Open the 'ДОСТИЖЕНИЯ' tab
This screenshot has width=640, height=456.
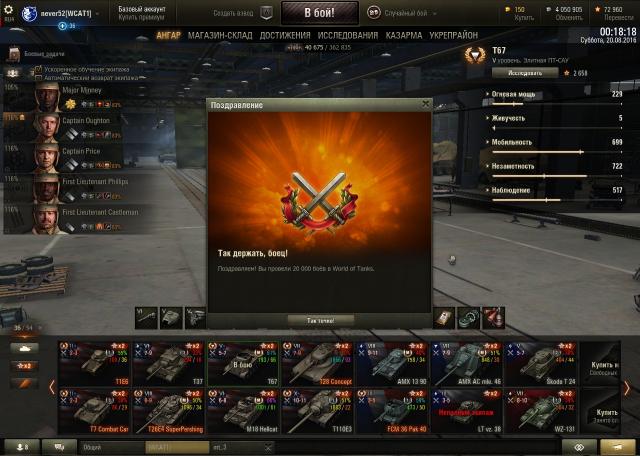tap(283, 35)
